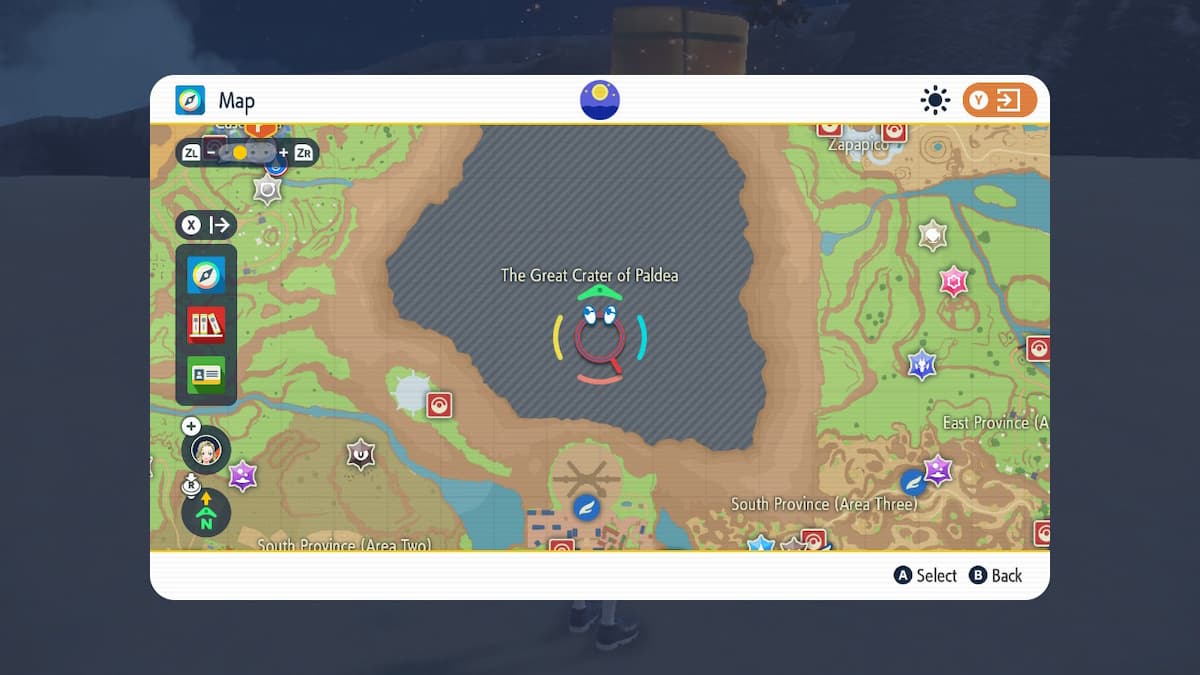This screenshot has height=675, width=1200.
Task: Pick the Mesagoza blue feather fly point
Action: pos(585,507)
